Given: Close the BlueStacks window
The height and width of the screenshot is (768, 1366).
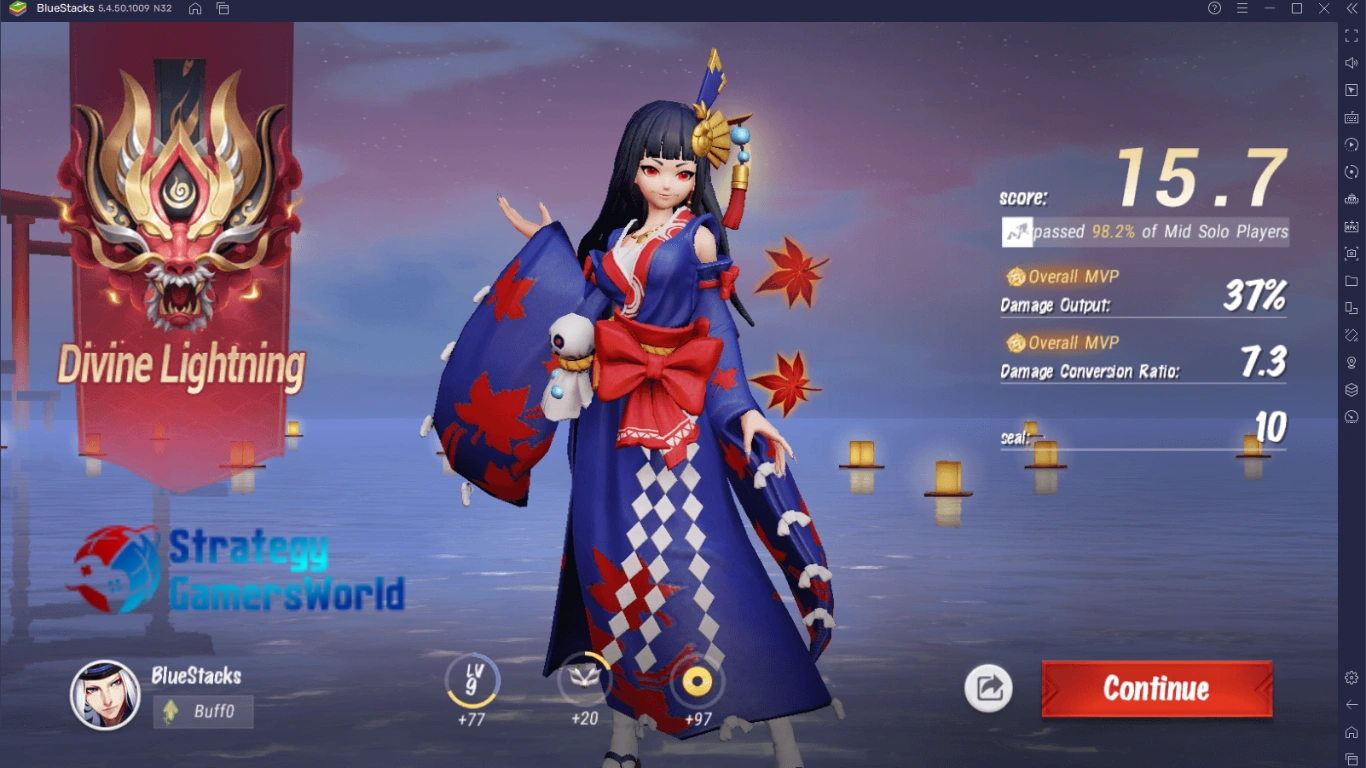Looking at the screenshot, I should coord(1324,9).
